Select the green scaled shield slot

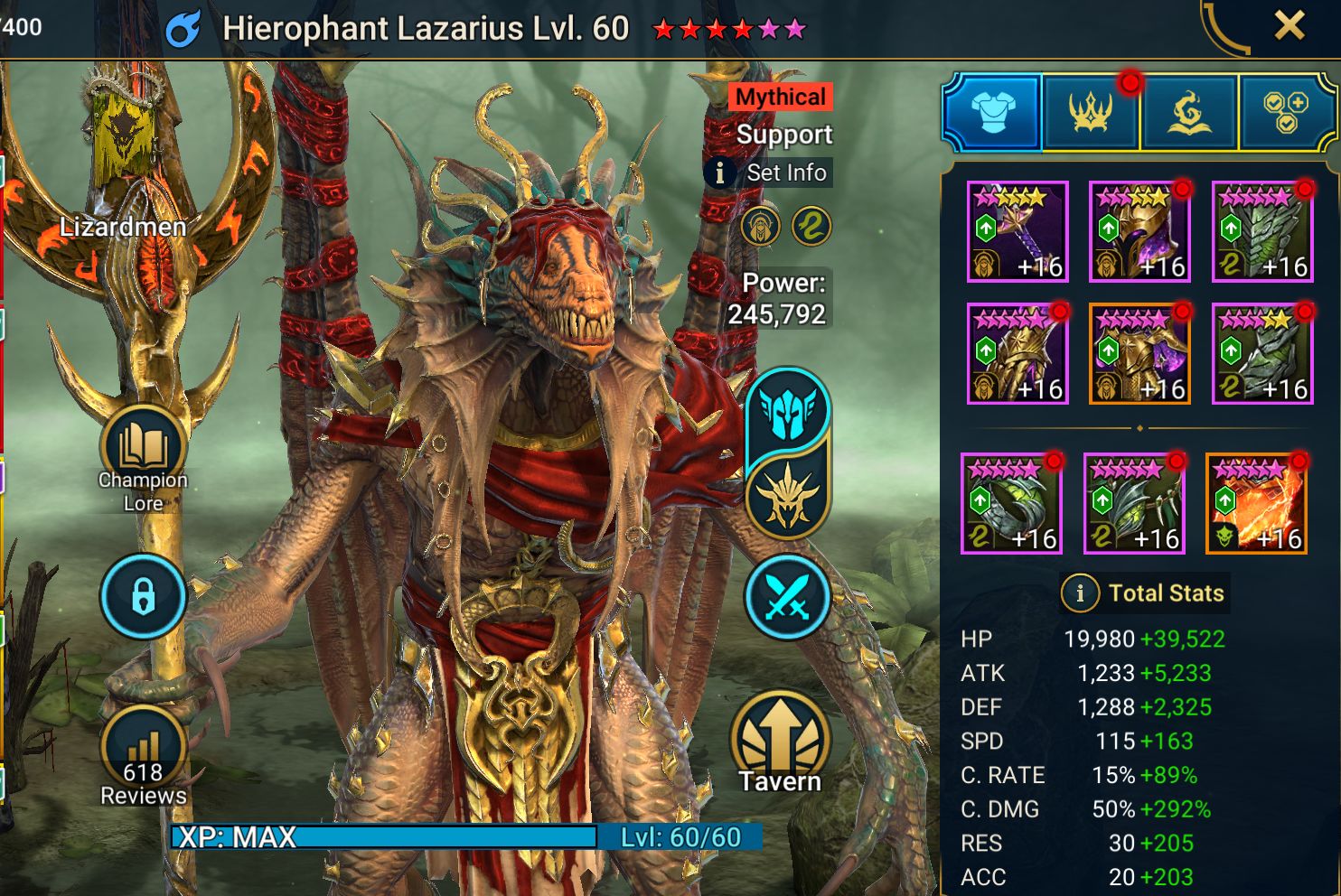click(x=1261, y=232)
